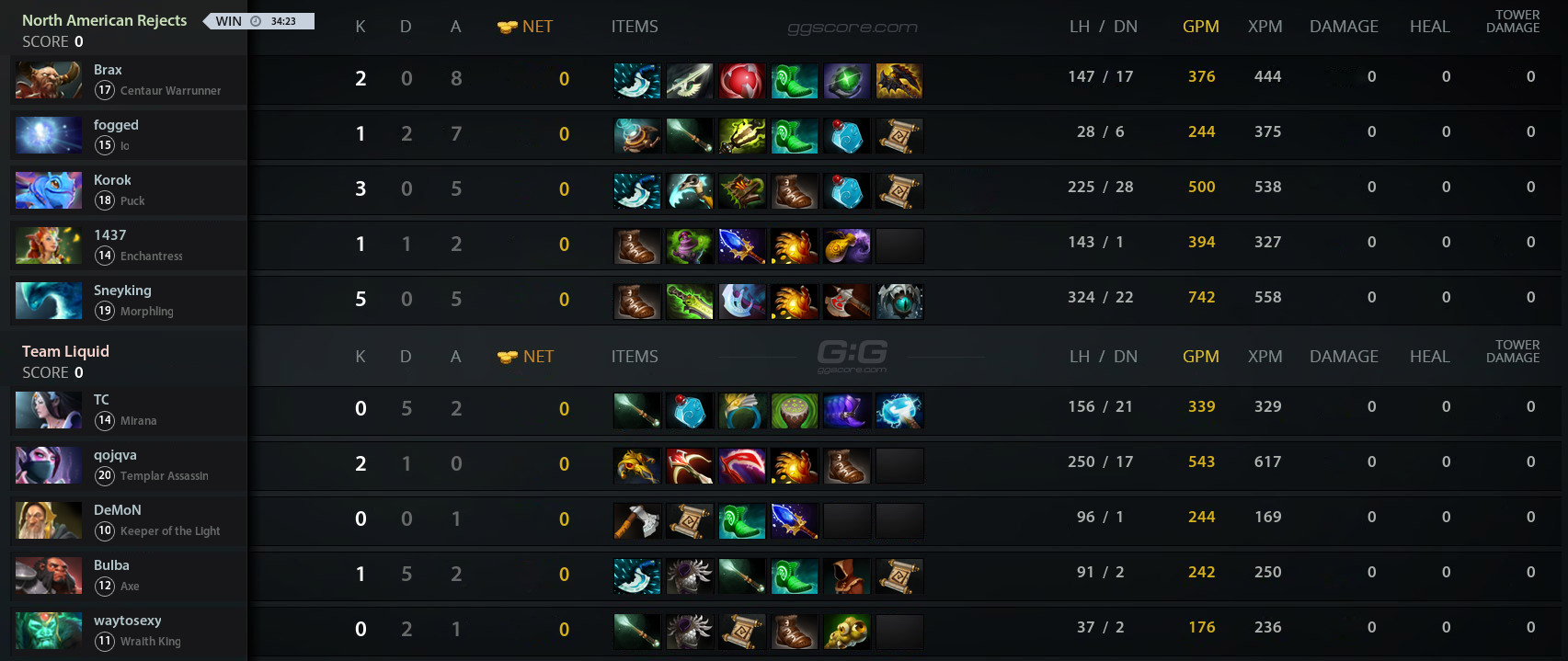The width and height of the screenshot is (1568, 661).
Task: Select player Brax's name
Action: point(108,70)
